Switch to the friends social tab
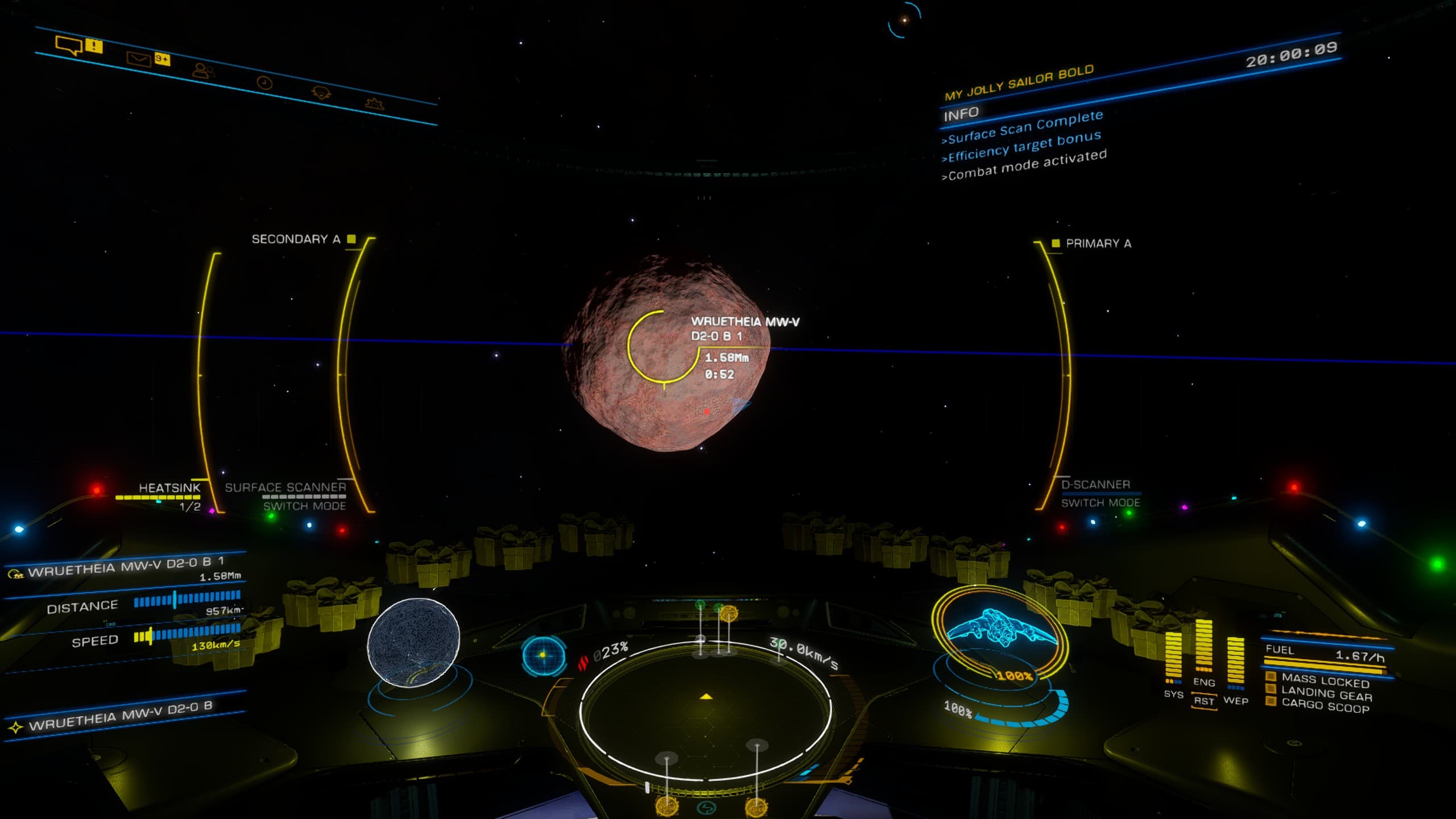 tap(203, 71)
